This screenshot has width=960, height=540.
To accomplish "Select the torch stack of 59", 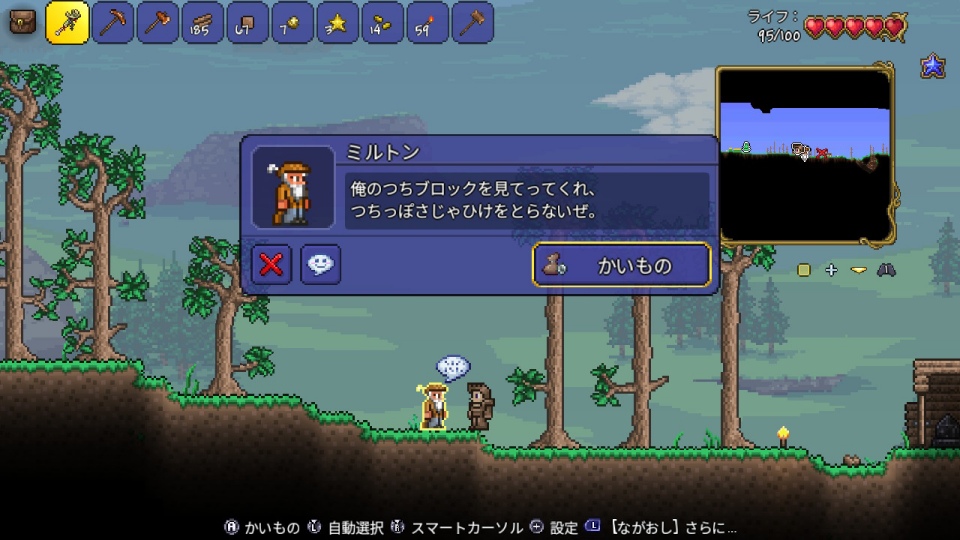I will tap(428, 22).
